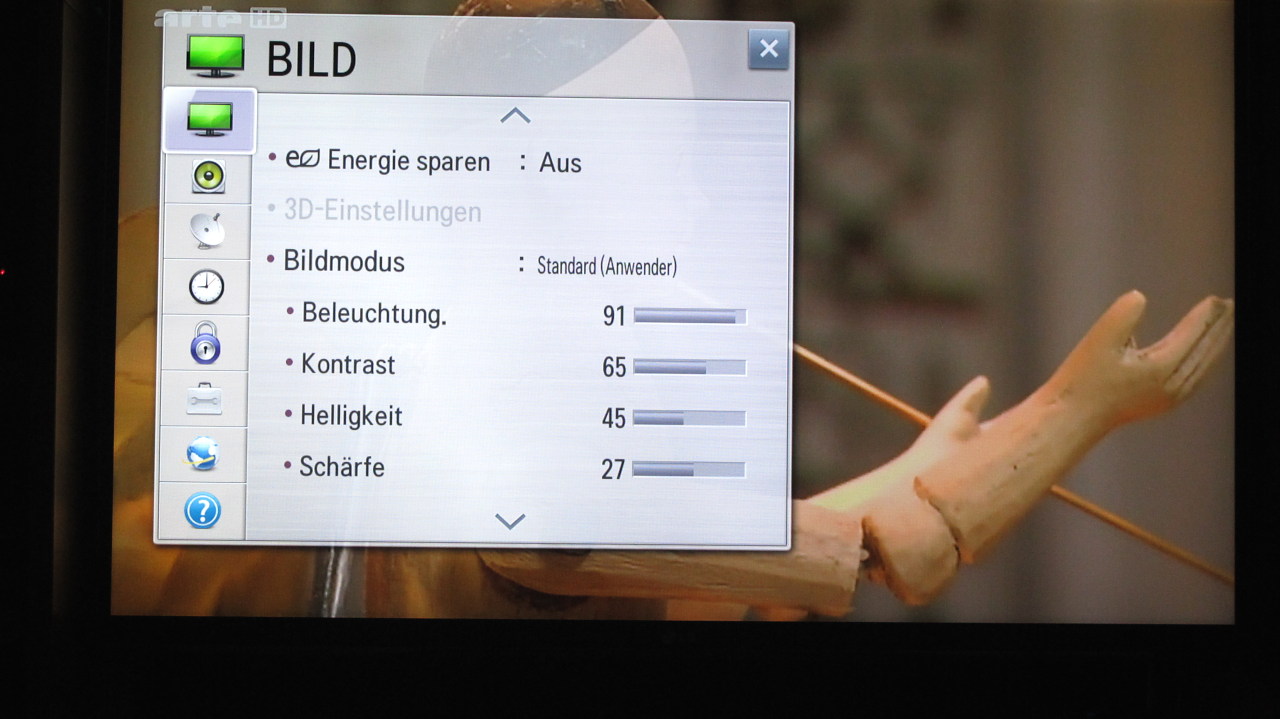
Task: Adjust the Beleuchtung slider bar
Action: [x=690, y=316]
